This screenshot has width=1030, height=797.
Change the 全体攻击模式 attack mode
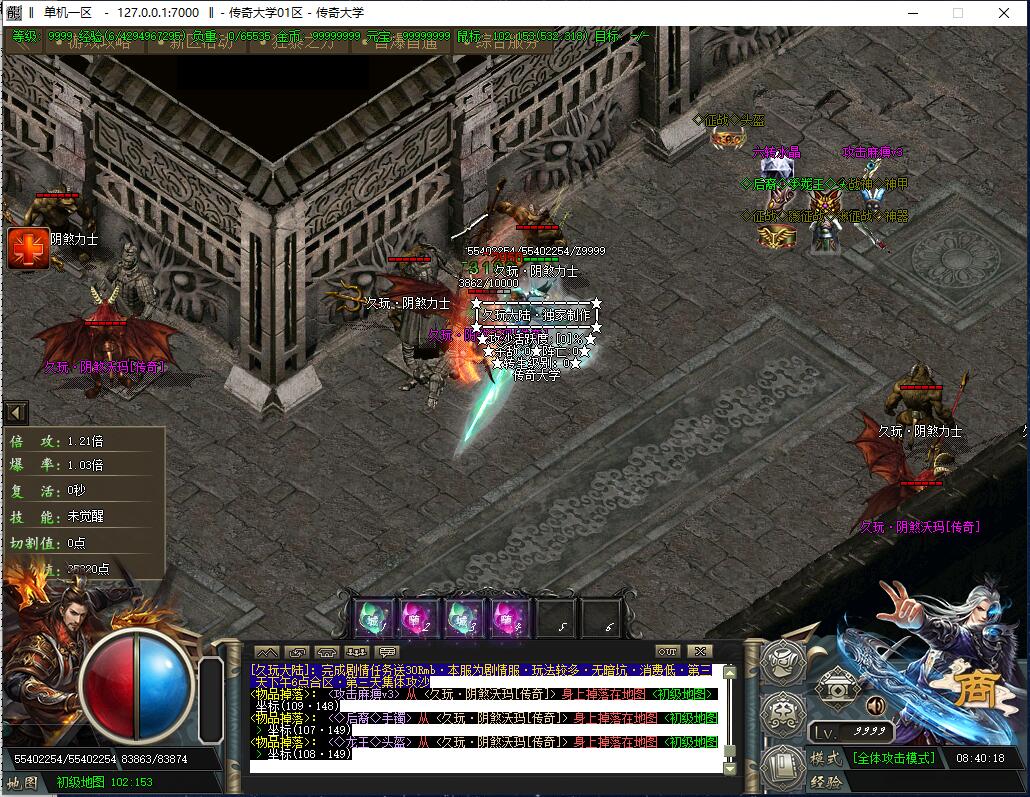click(893, 758)
